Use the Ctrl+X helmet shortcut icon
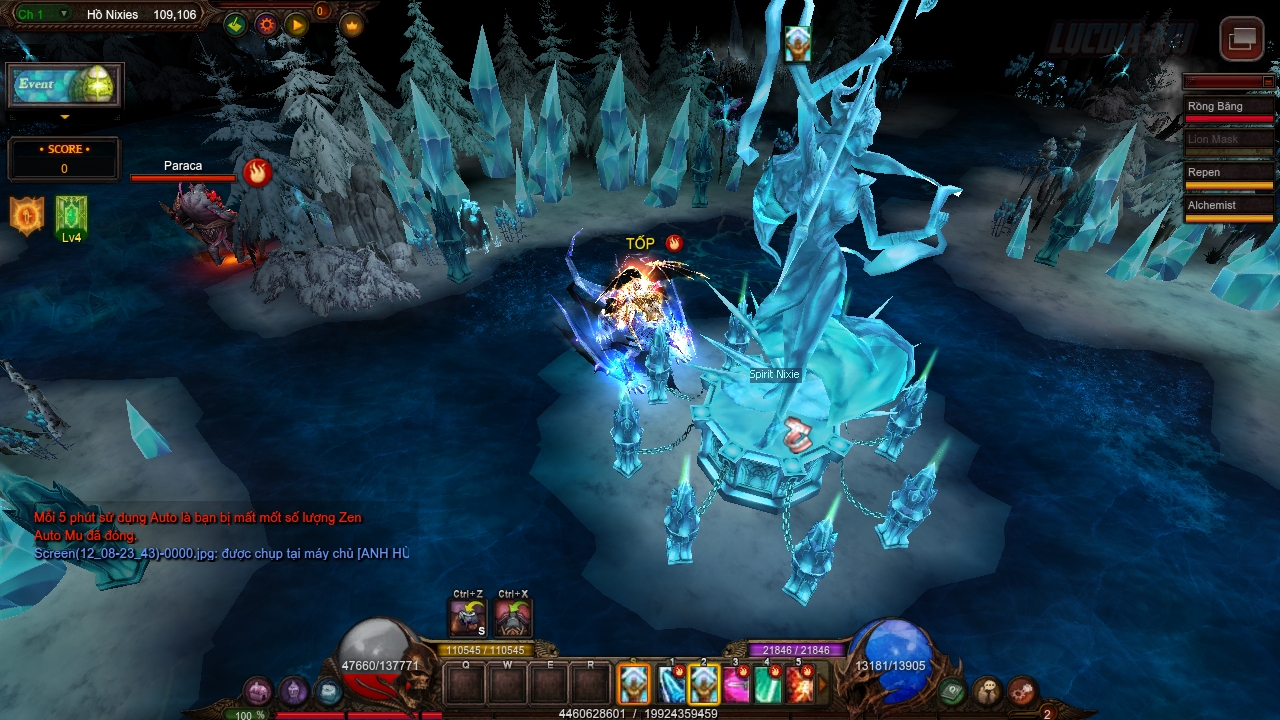This screenshot has width=1280, height=720. (512, 617)
